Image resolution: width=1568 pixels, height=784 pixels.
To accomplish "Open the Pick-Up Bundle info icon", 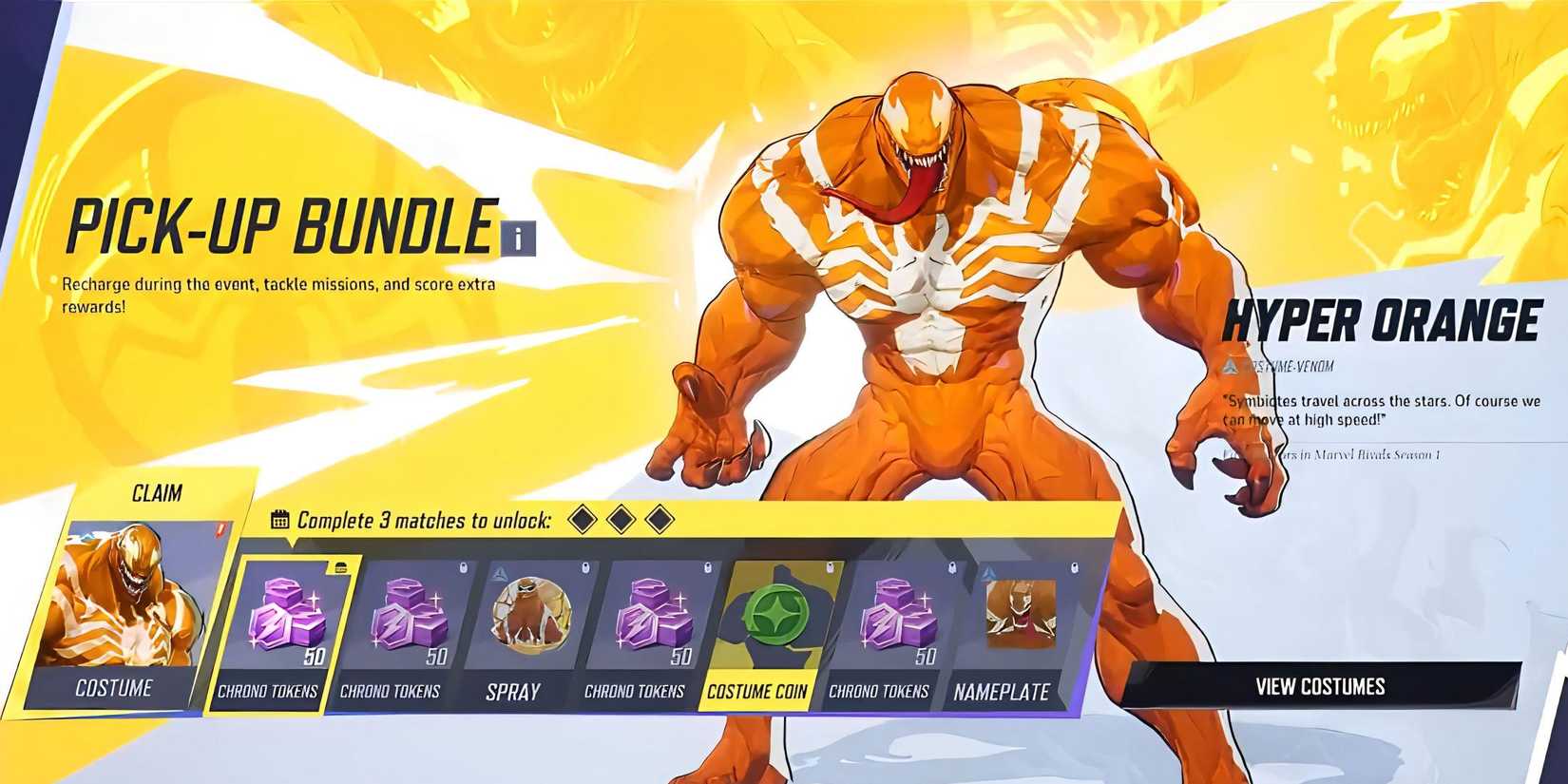I will click(x=517, y=240).
